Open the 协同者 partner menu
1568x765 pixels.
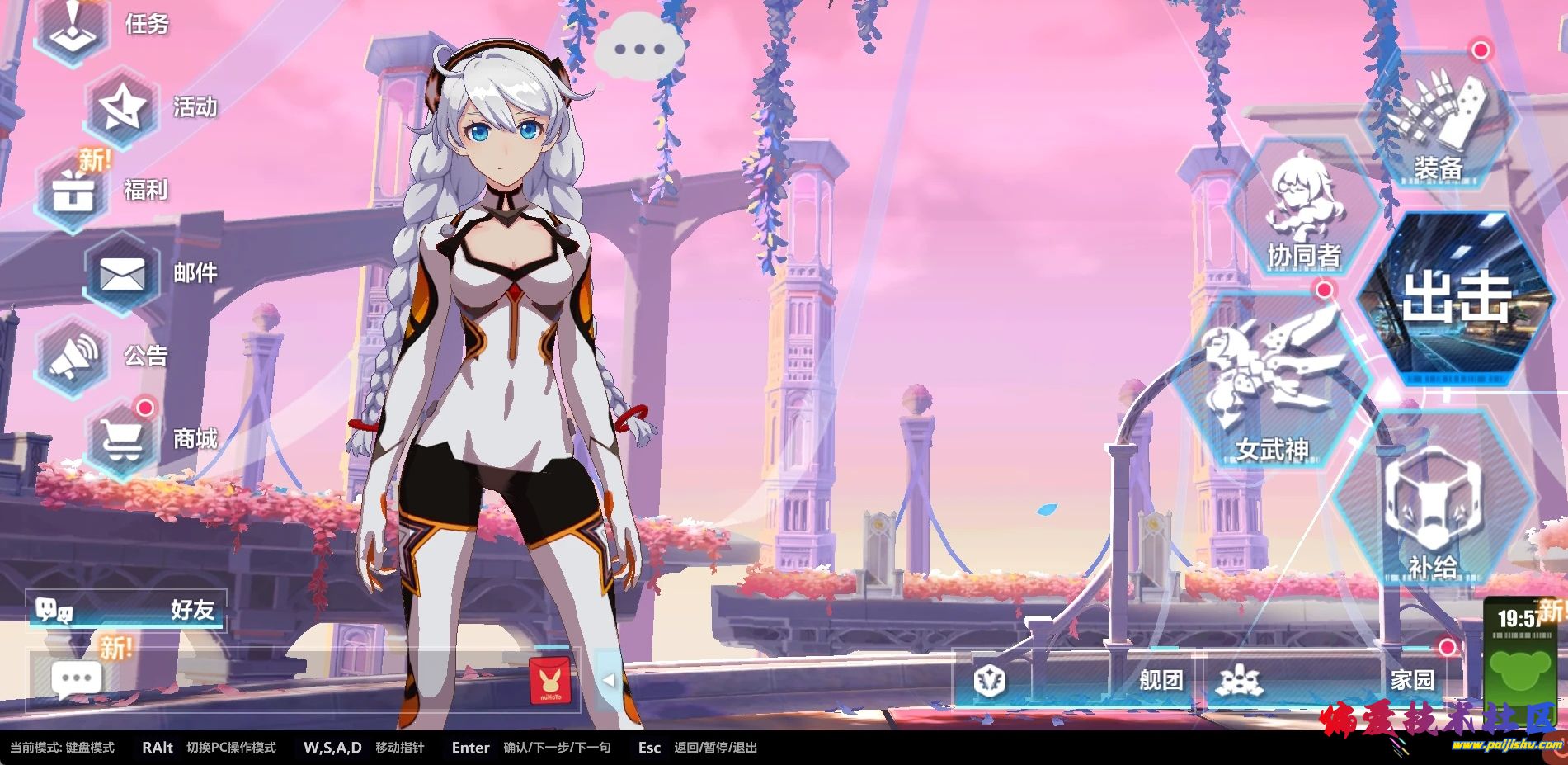coord(1303,210)
